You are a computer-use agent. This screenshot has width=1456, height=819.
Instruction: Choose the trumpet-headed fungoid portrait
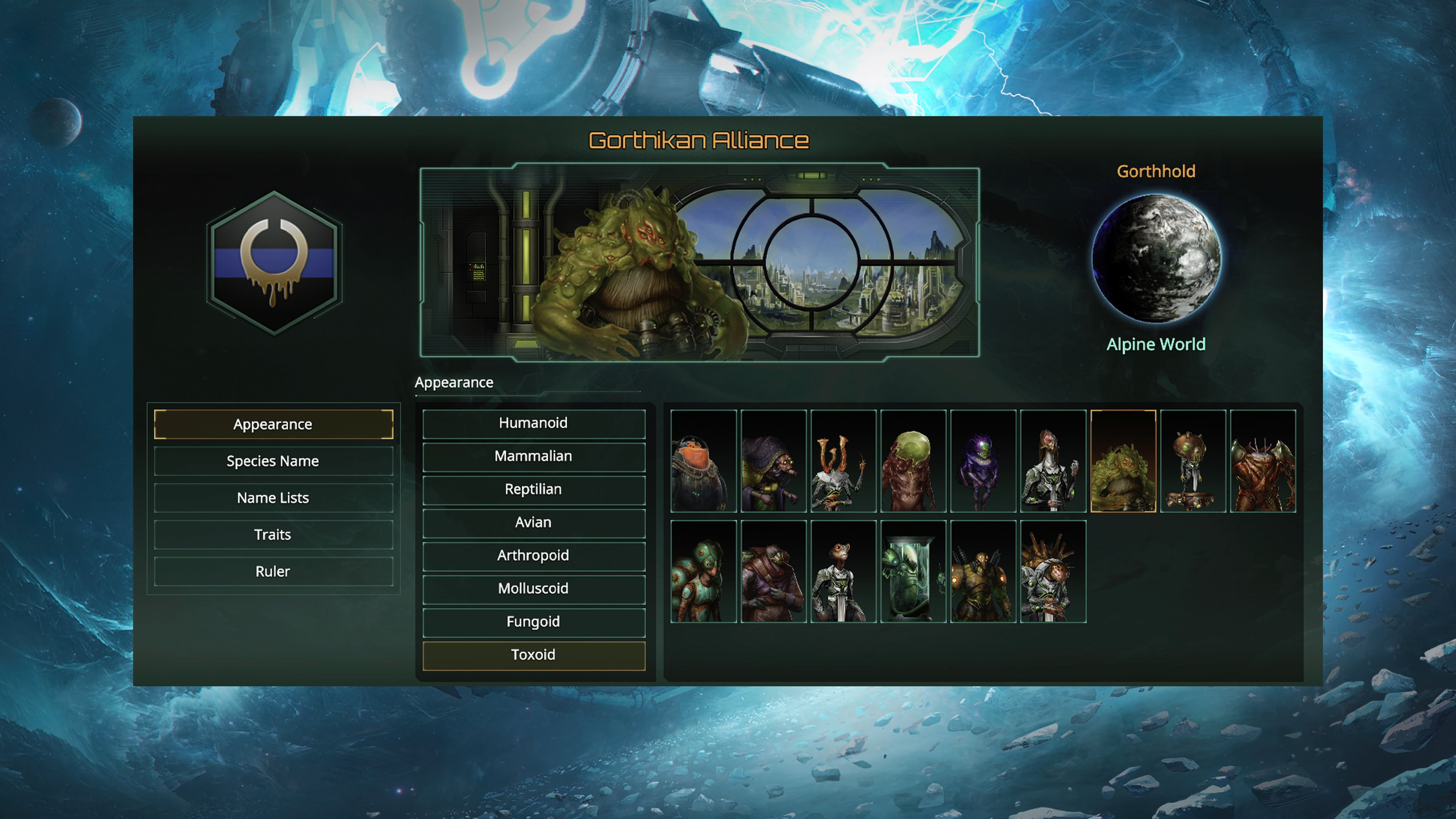pos(843,461)
